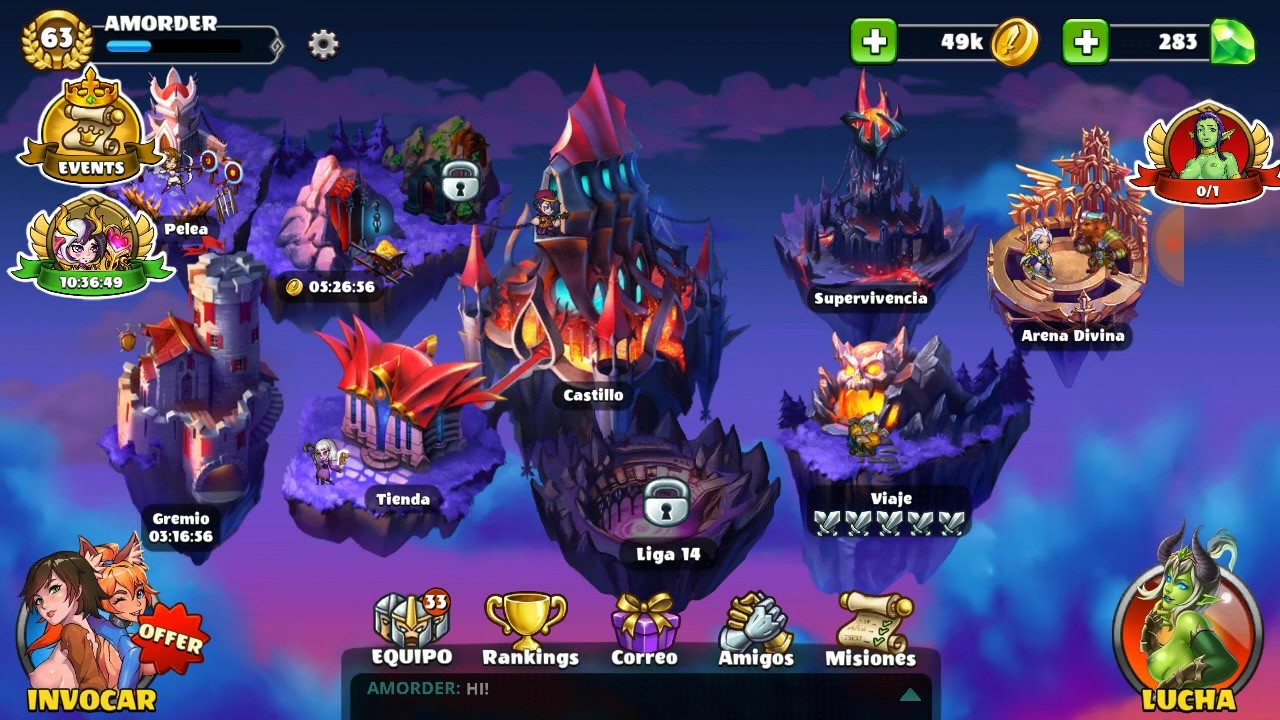This screenshot has height=720, width=1280.
Task: Open the Equipo team menu
Action: 411,630
